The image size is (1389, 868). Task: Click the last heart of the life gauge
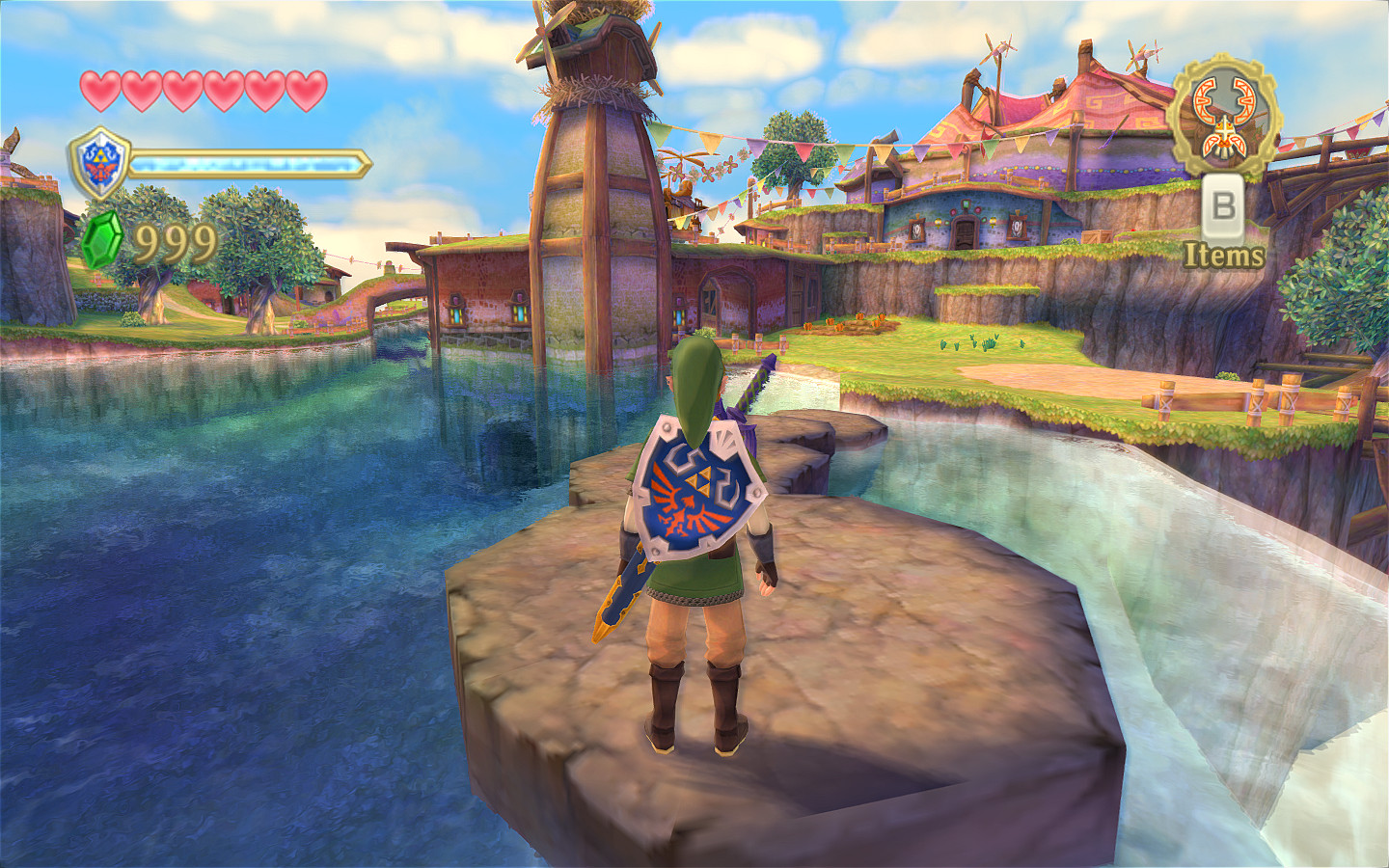305,88
